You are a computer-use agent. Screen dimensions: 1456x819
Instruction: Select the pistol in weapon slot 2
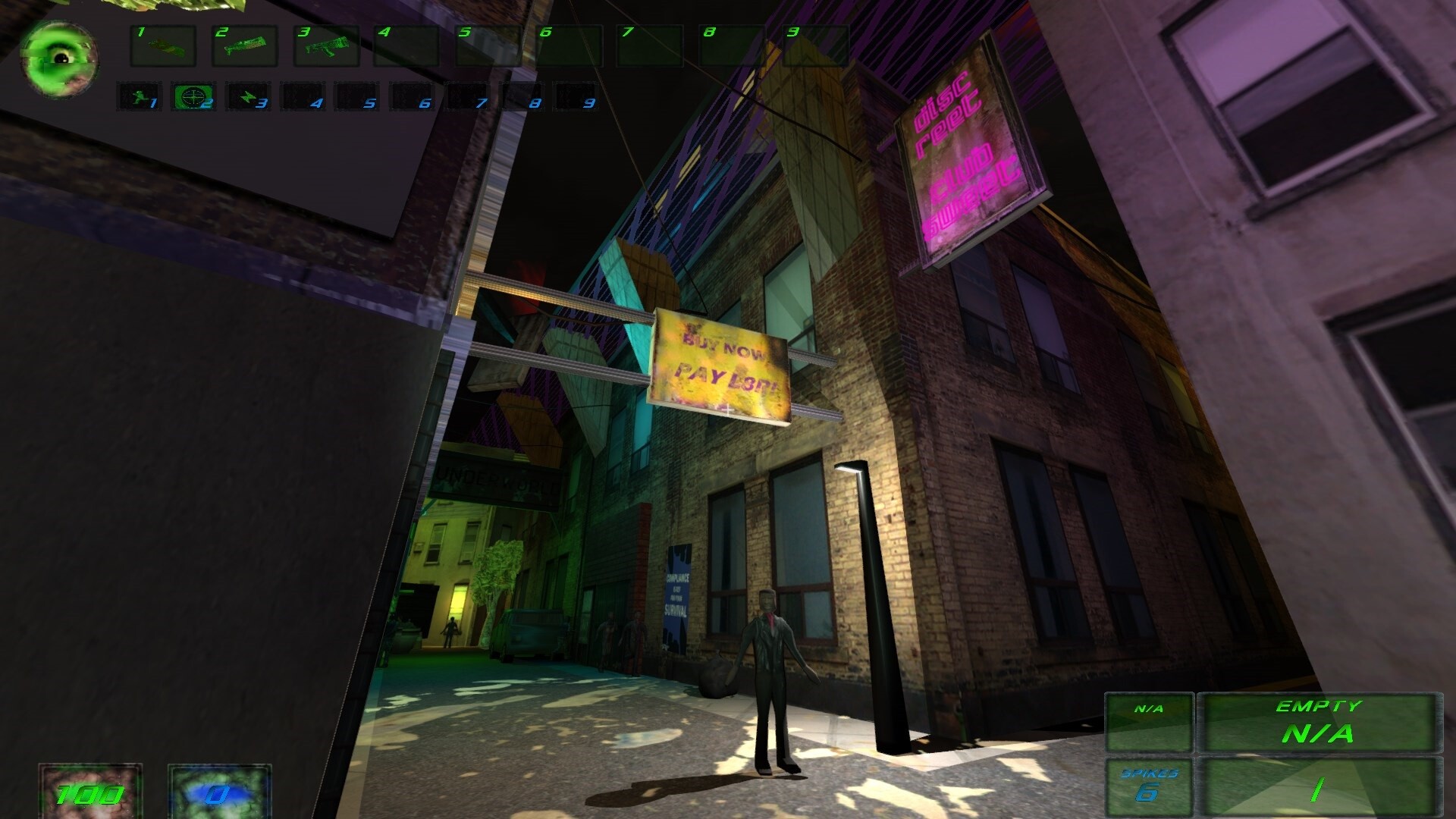[245, 45]
